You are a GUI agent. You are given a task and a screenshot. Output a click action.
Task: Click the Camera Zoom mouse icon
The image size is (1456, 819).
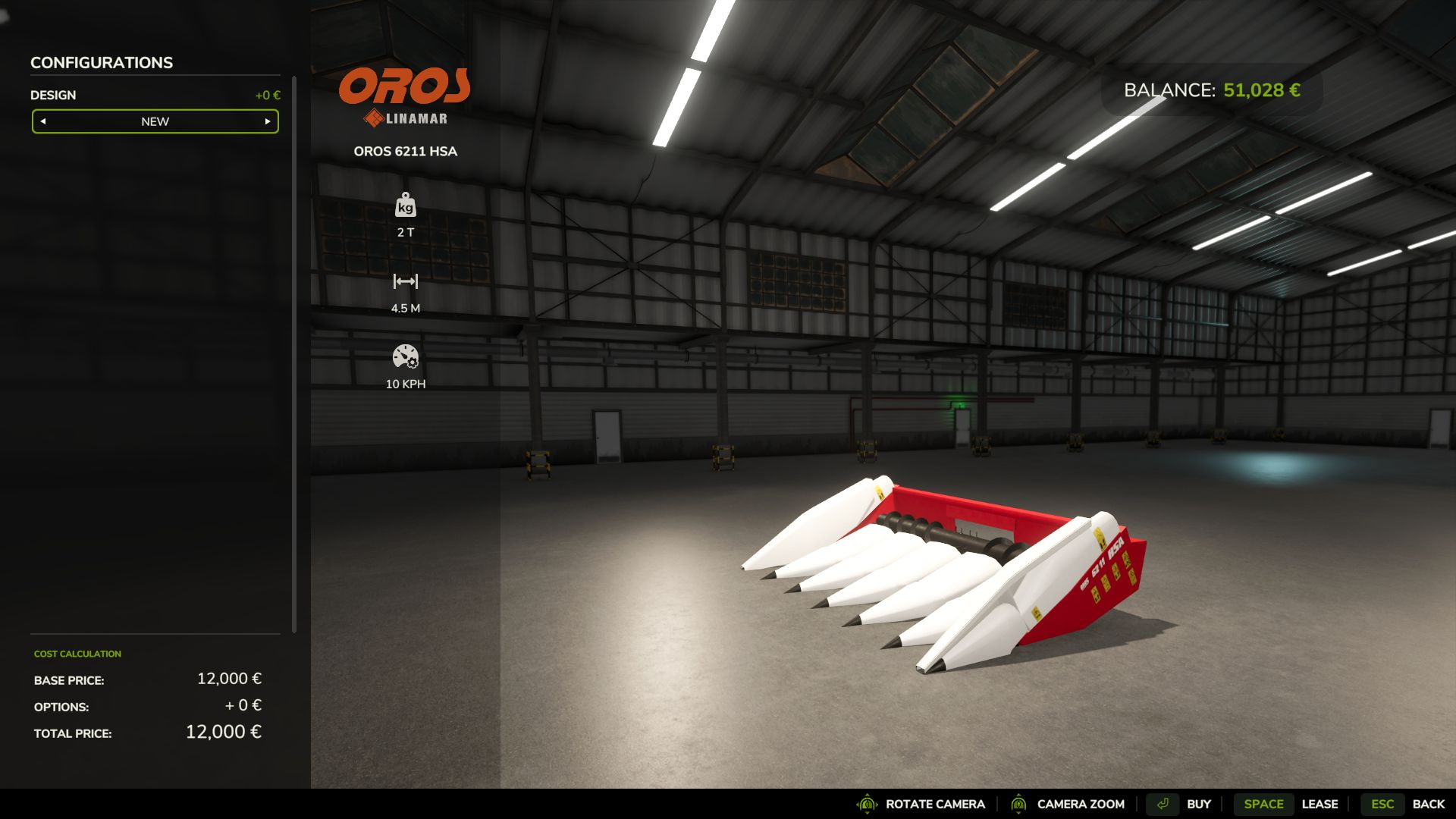(x=1019, y=804)
